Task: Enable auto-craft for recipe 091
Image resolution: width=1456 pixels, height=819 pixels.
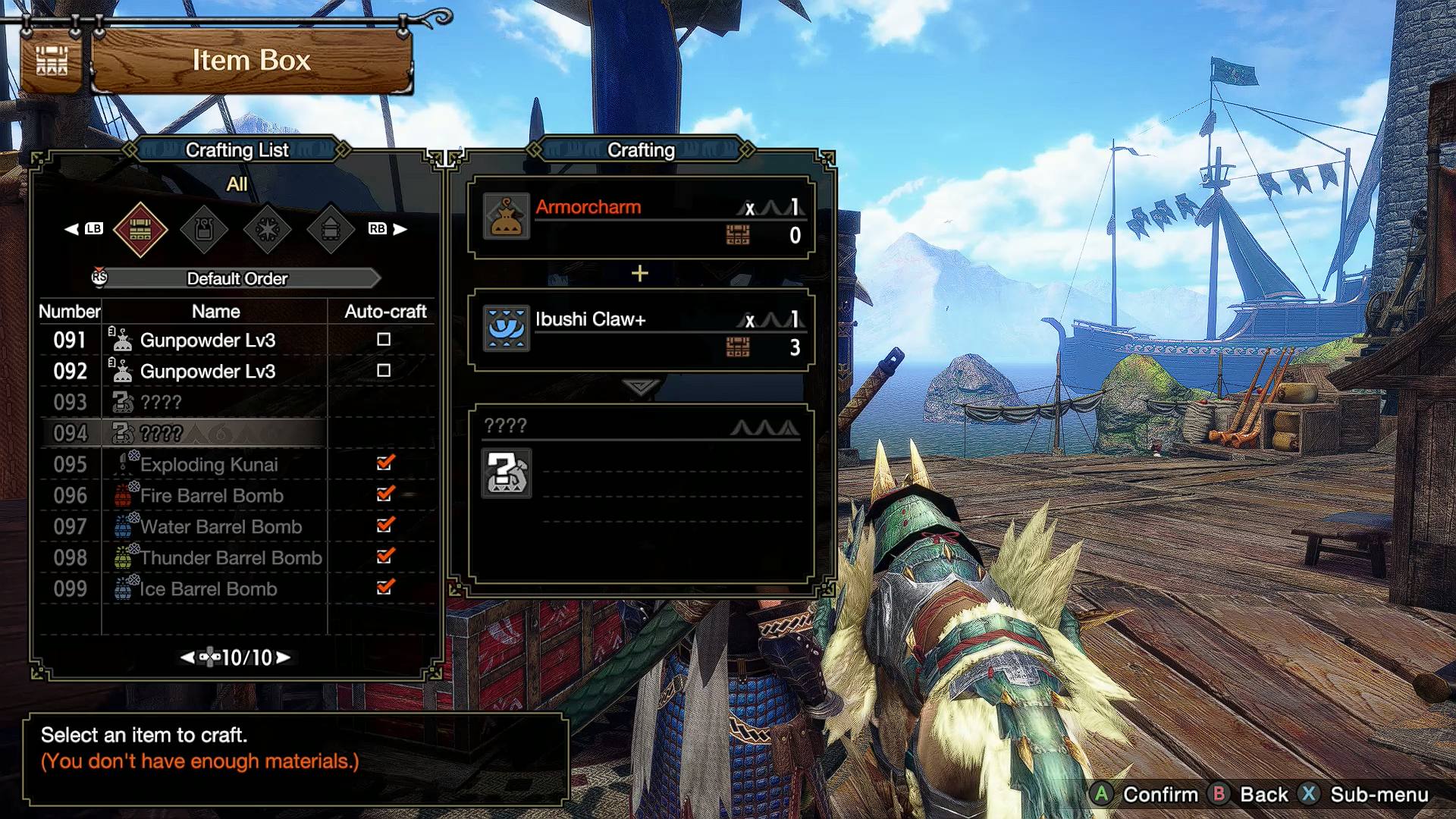Action: pos(384,340)
